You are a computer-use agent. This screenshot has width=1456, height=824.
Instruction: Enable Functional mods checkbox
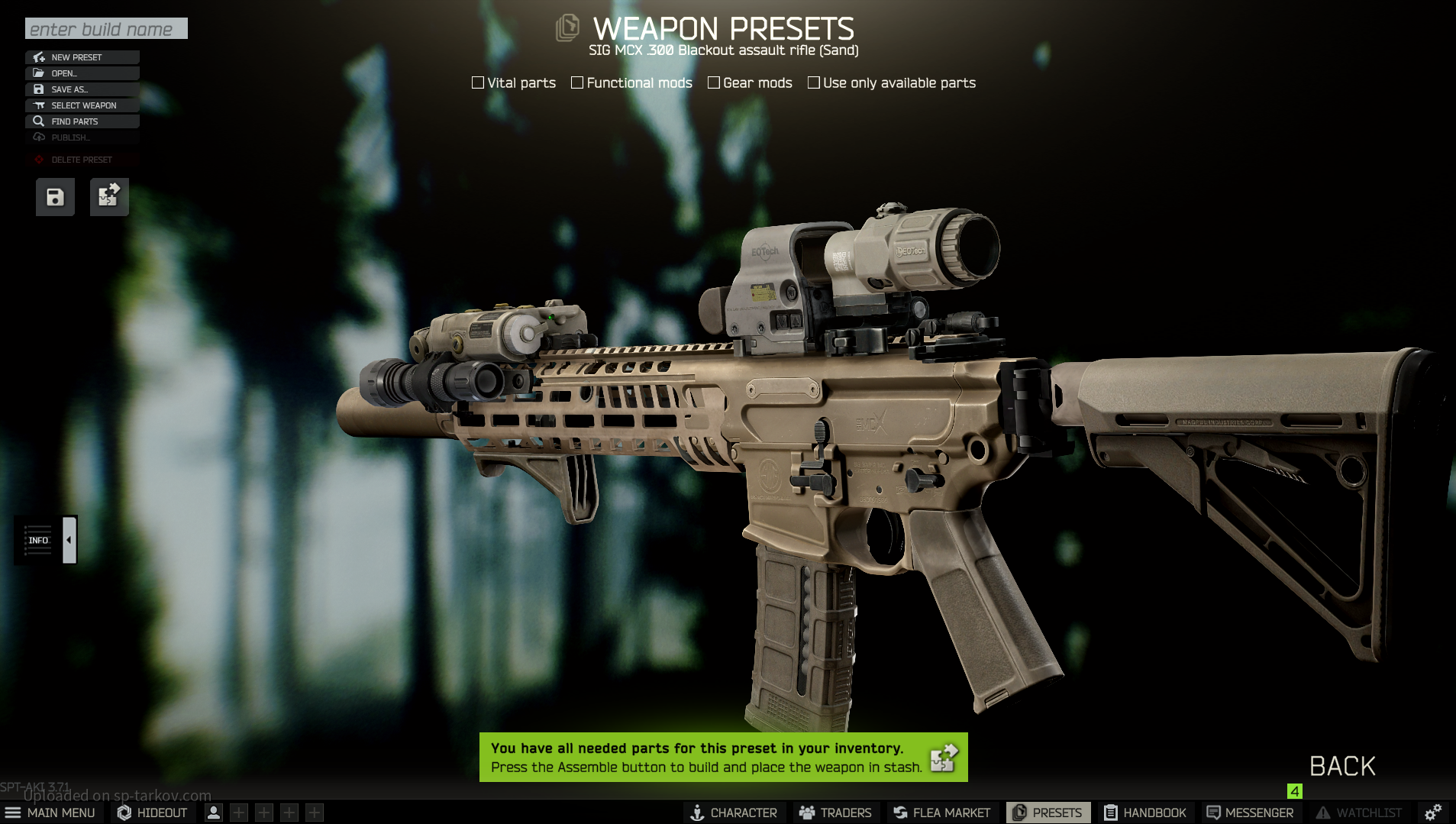click(x=577, y=82)
